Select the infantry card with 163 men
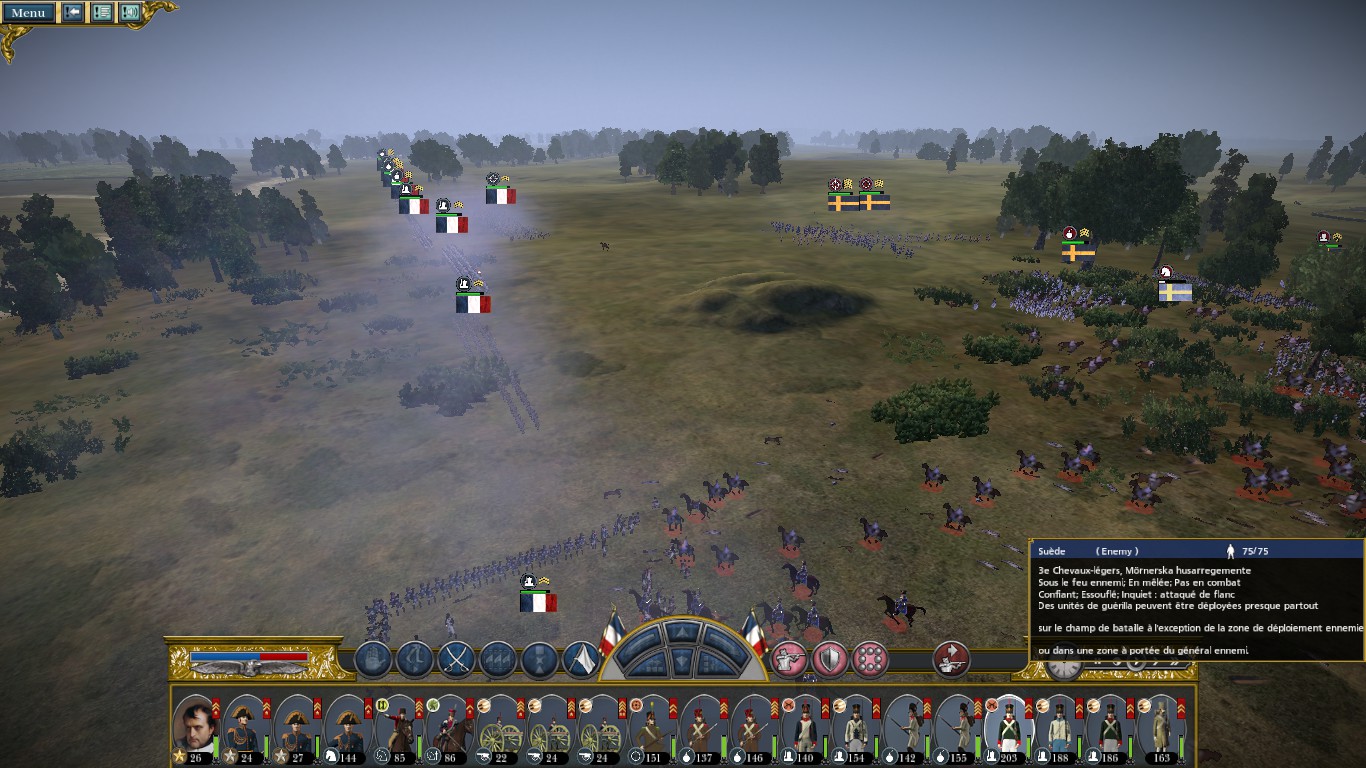Image resolution: width=1366 pixels, height=768 pixels. tap(1161, 725)
